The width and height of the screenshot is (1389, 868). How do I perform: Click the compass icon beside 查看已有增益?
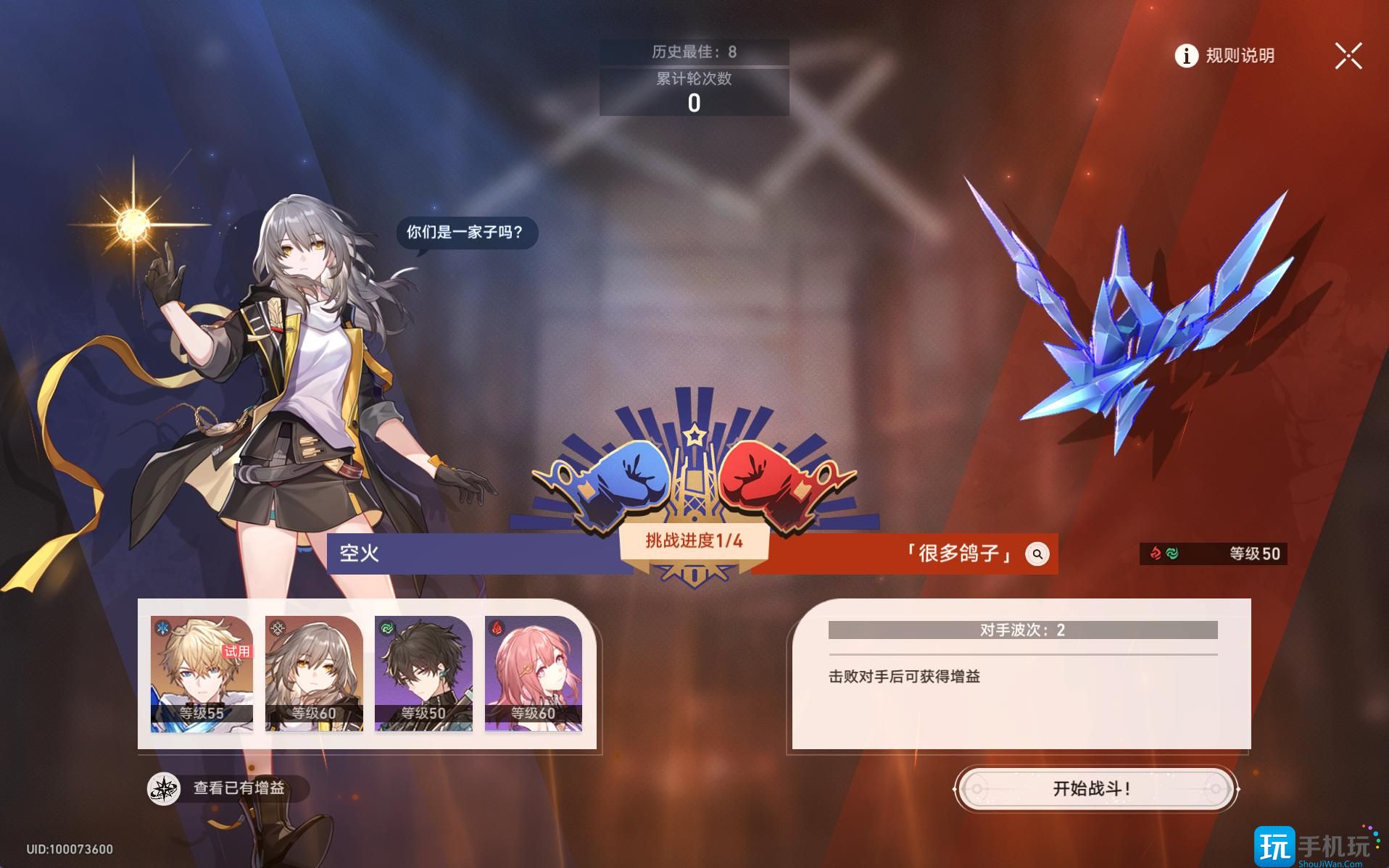point(165,789)
